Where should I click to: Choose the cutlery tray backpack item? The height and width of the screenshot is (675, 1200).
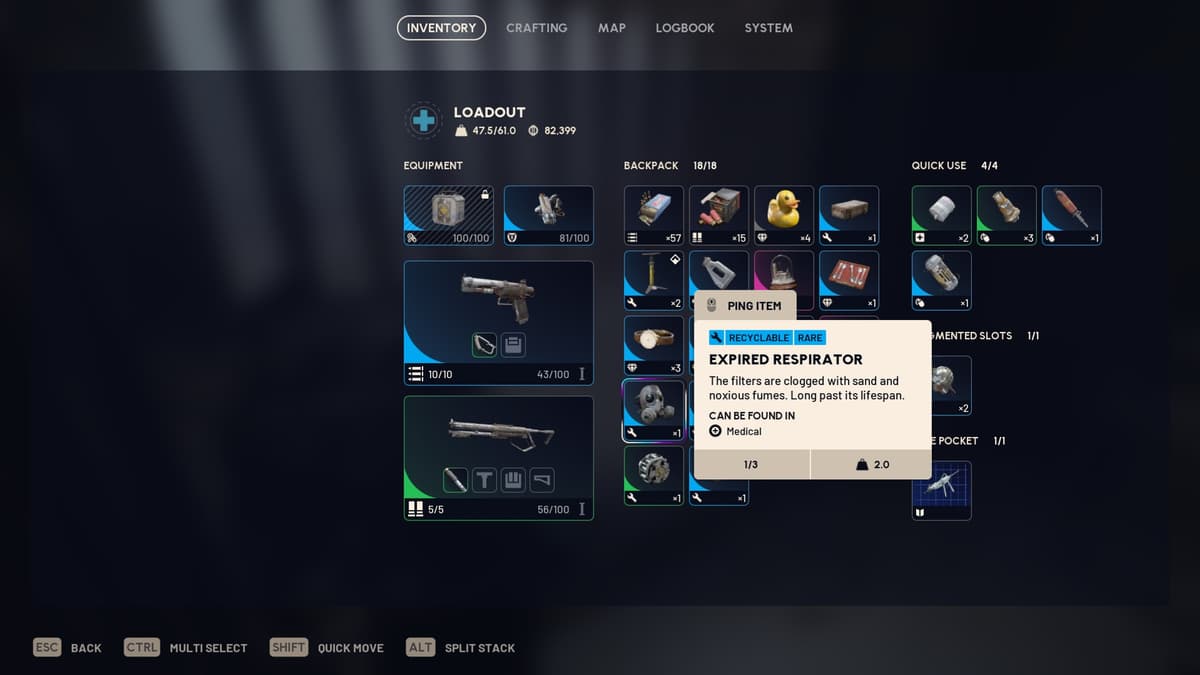(x=849, y=280)
